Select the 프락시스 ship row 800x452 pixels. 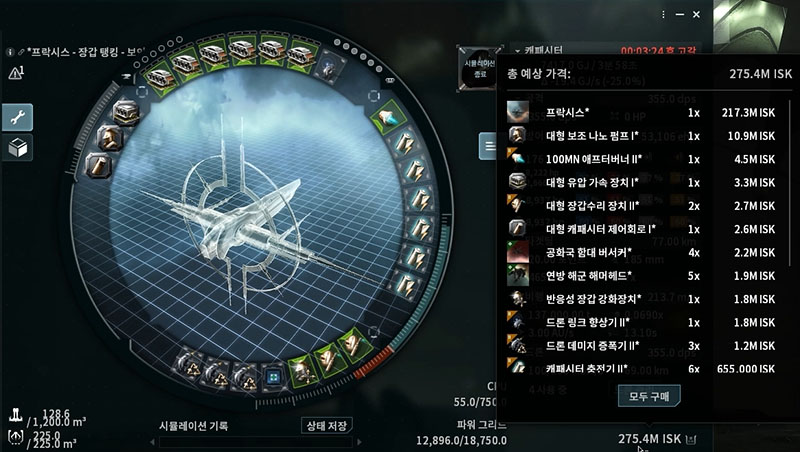tap(640, 111)
